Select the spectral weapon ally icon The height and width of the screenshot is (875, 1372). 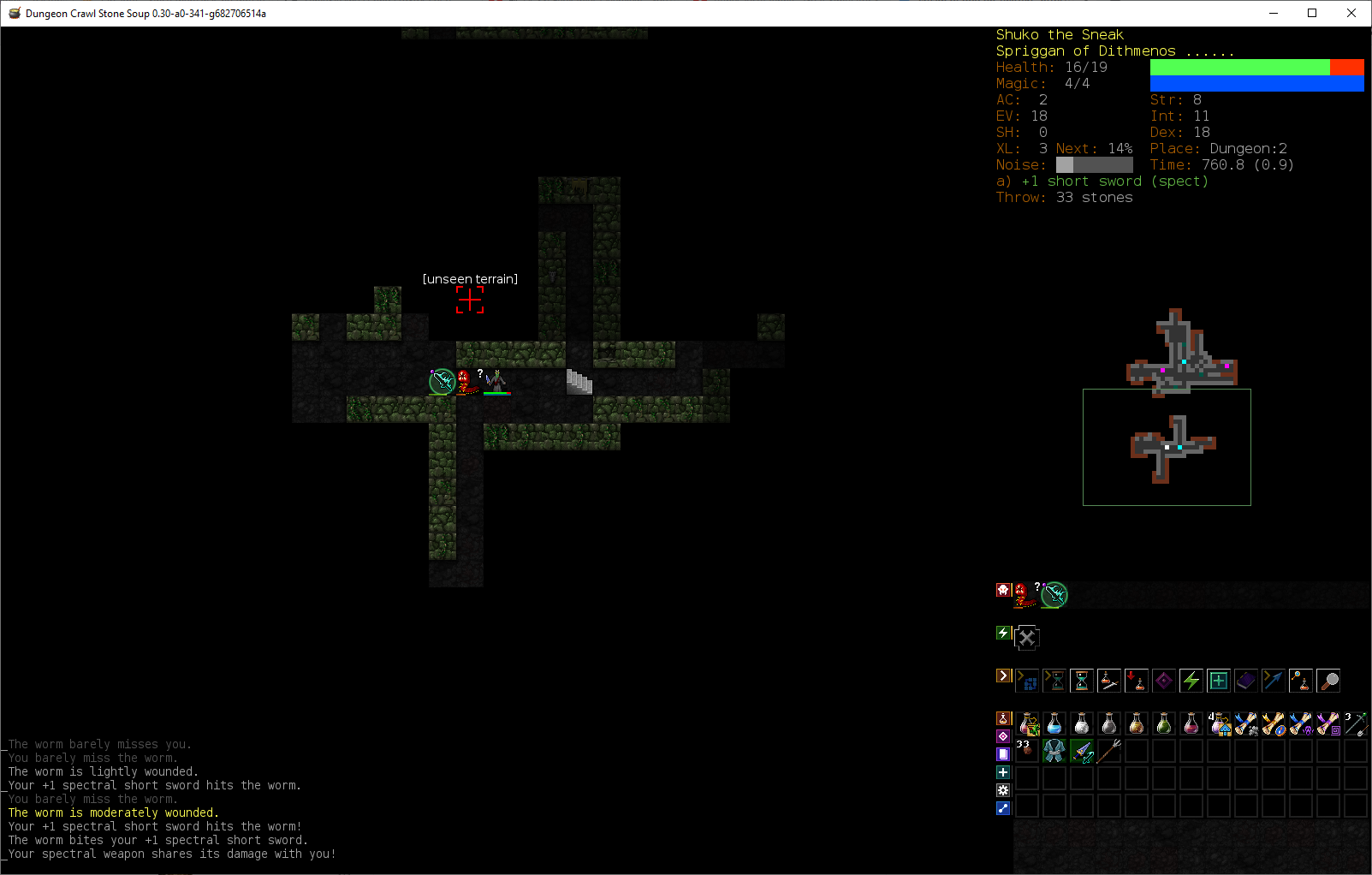(1054, 594)
